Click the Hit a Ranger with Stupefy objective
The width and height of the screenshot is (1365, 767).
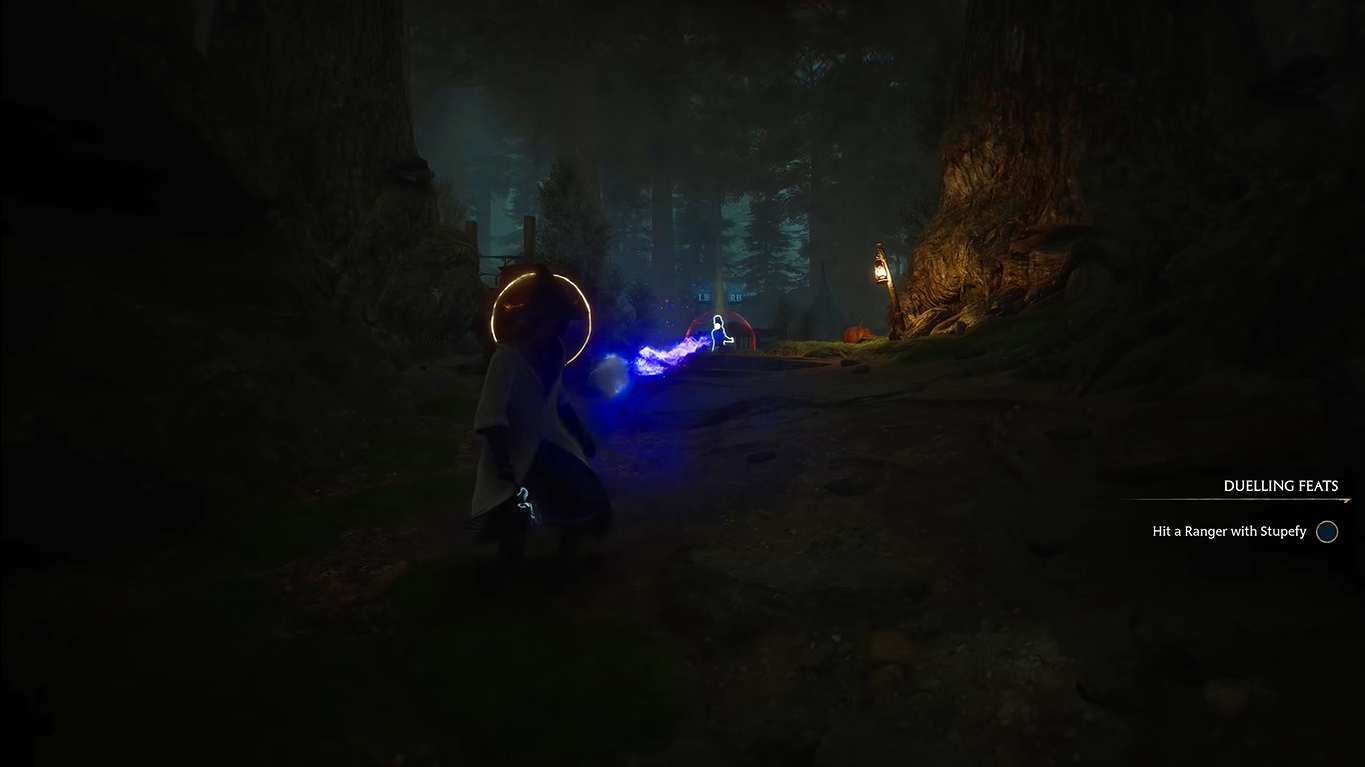pyautogui.click(x=1229, y=532)
